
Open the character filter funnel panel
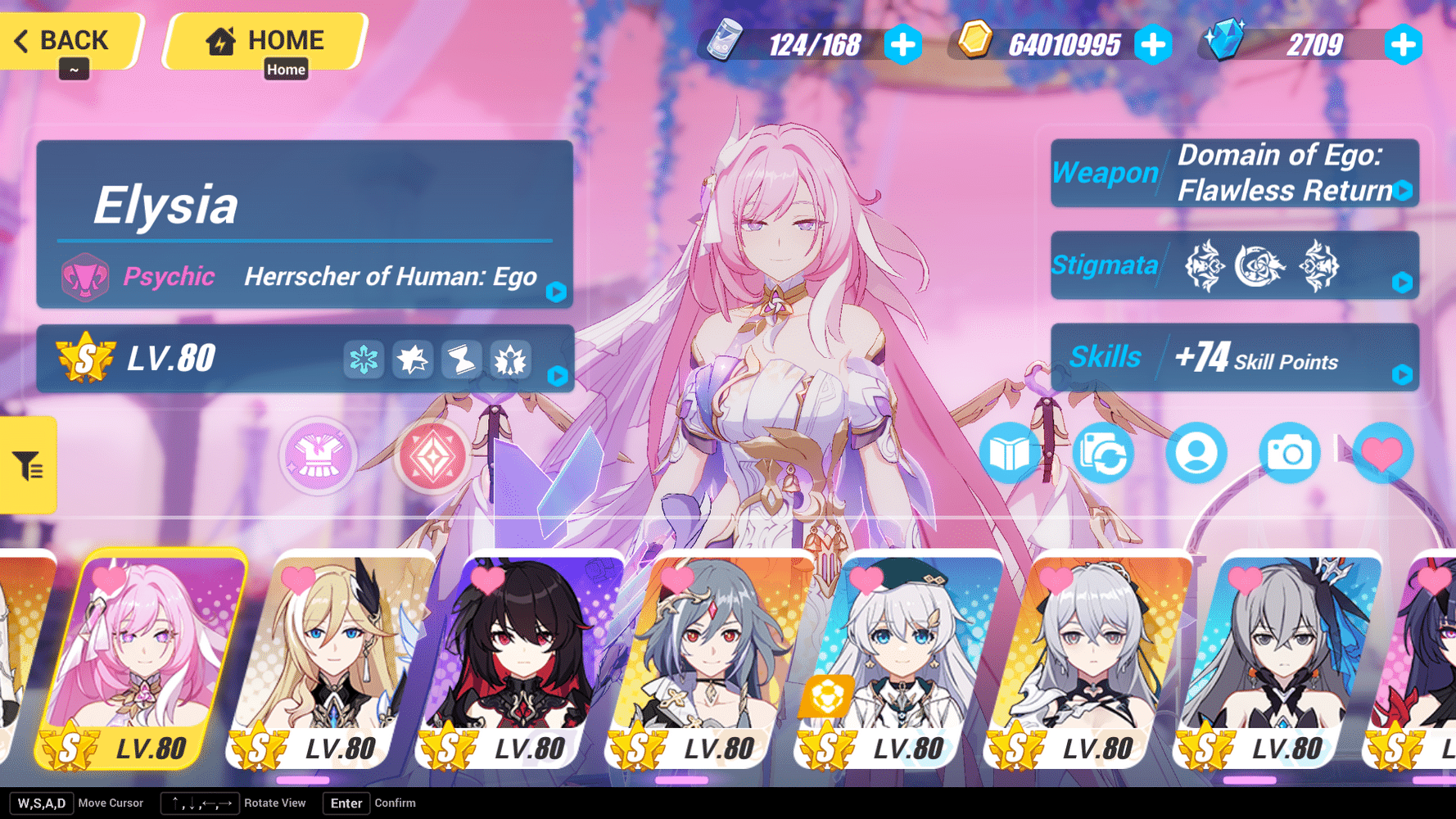click(x=27, y=464)
